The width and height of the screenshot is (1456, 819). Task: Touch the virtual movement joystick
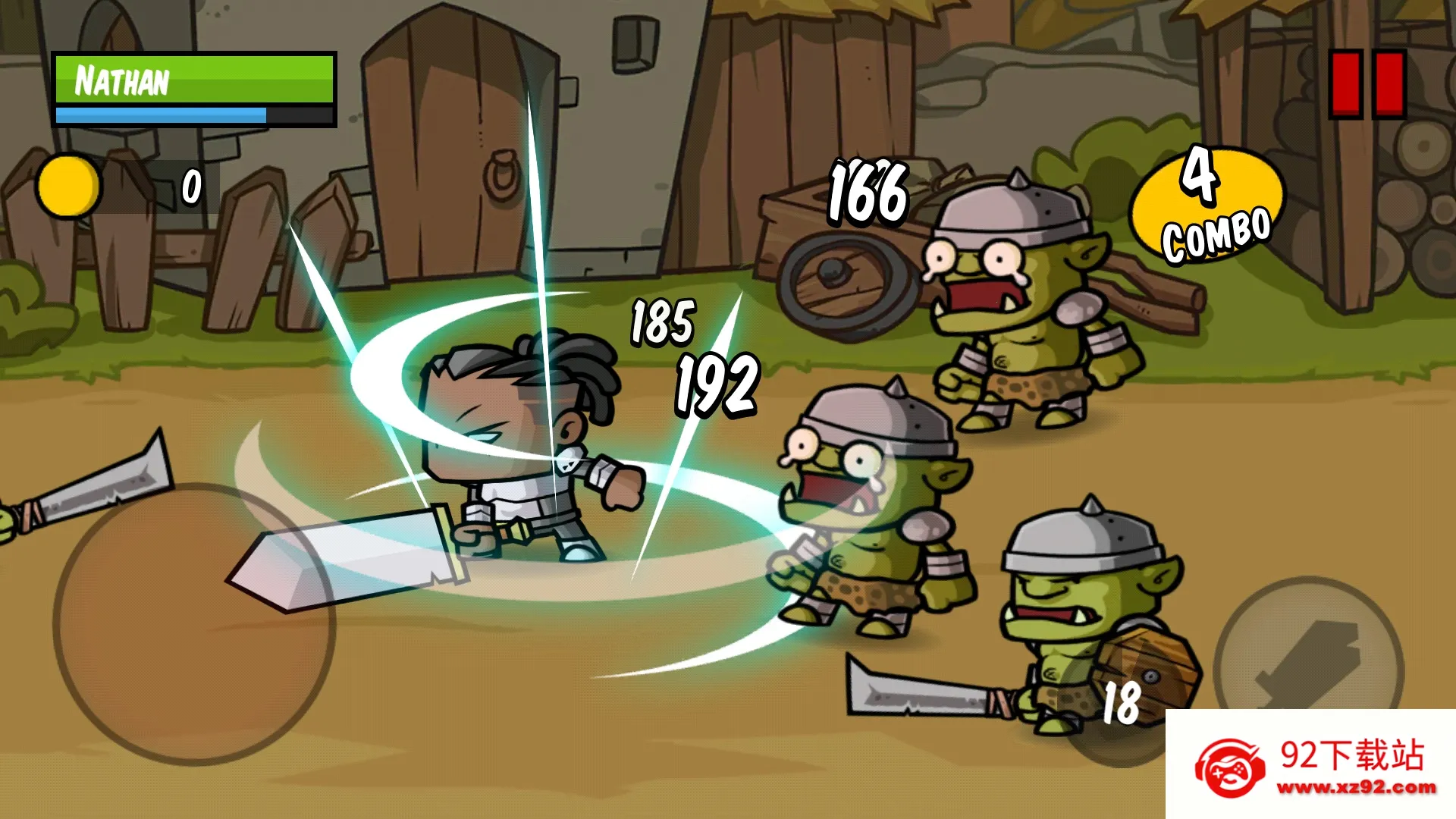[193, 623]
